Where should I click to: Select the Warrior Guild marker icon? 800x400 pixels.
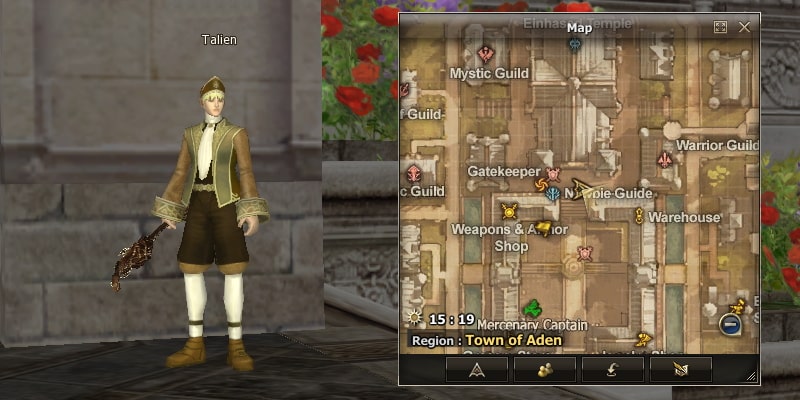[x=665, y=160]
